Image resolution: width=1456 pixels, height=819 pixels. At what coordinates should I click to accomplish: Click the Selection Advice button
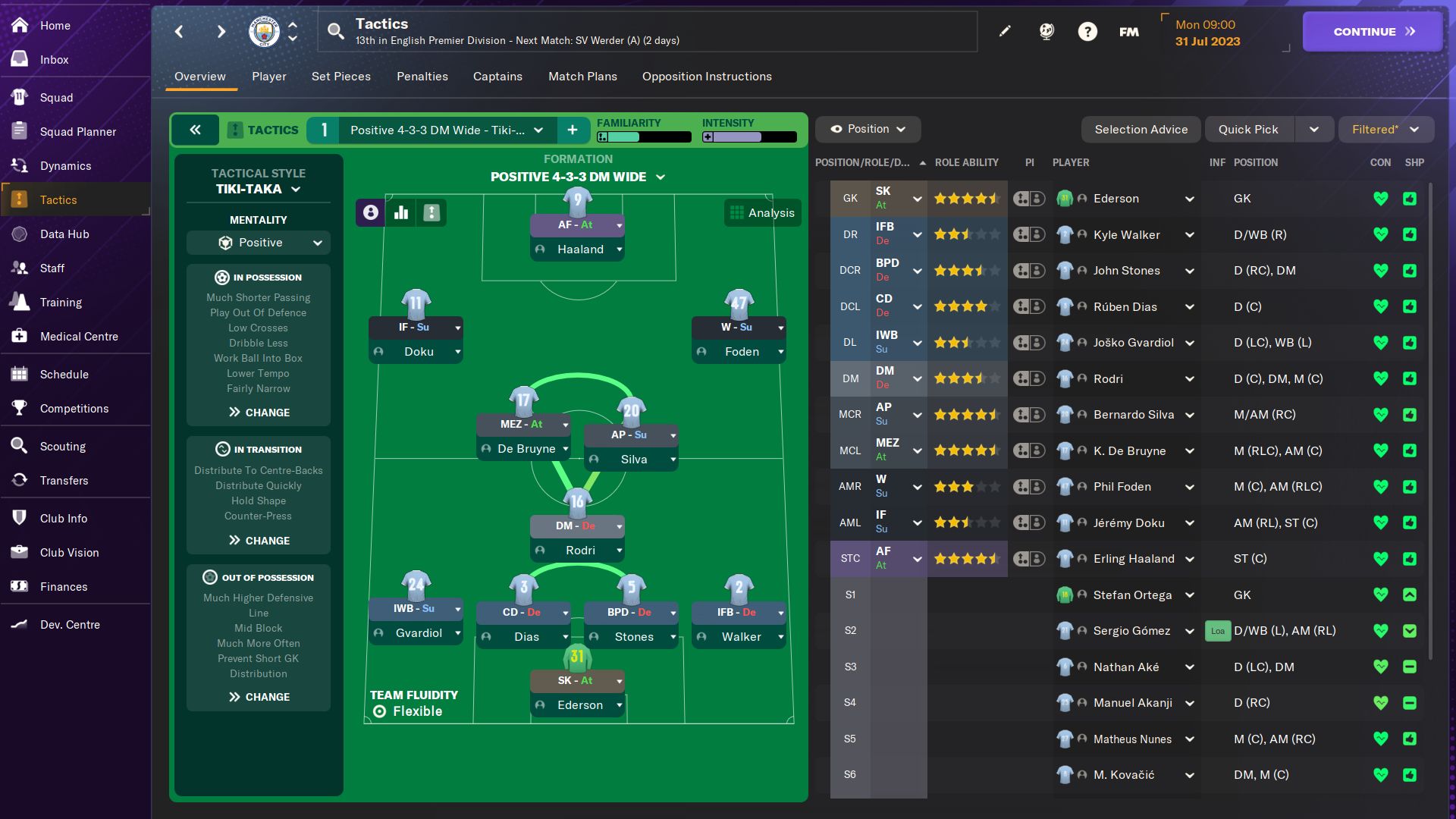pos(1141,129)
